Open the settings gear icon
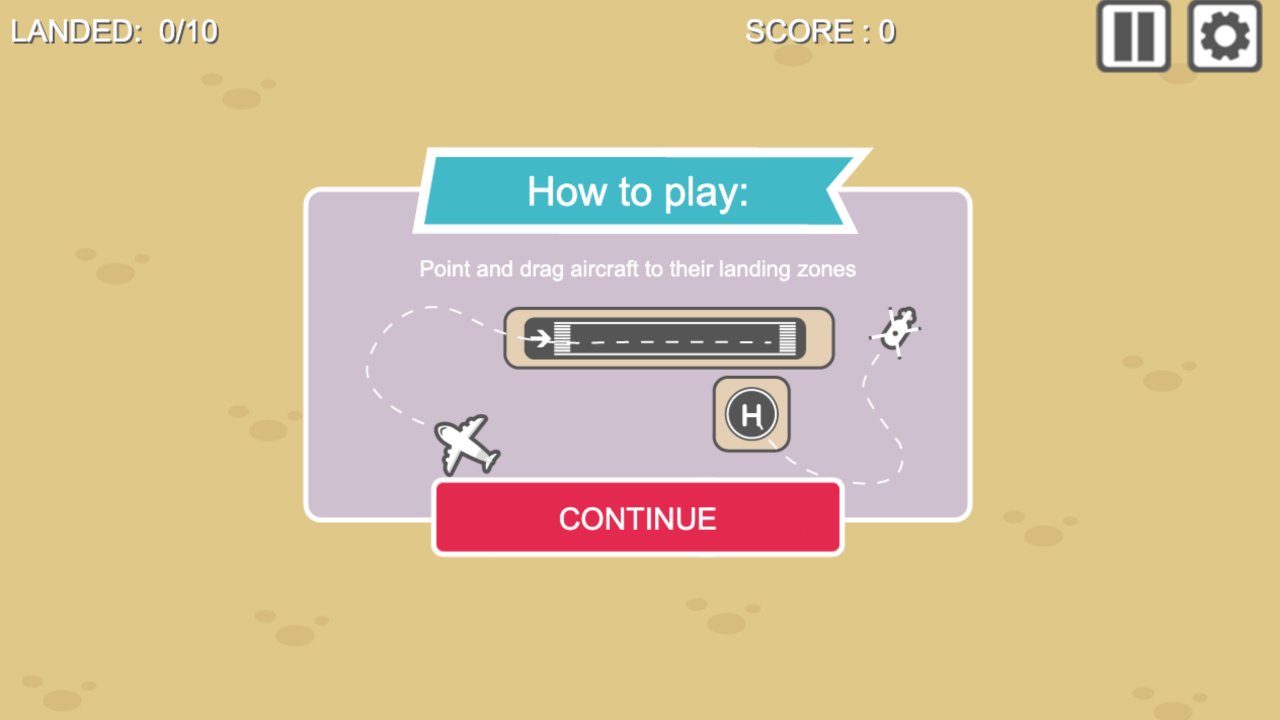This screenshot has width=1280, height=720. 1223,37
